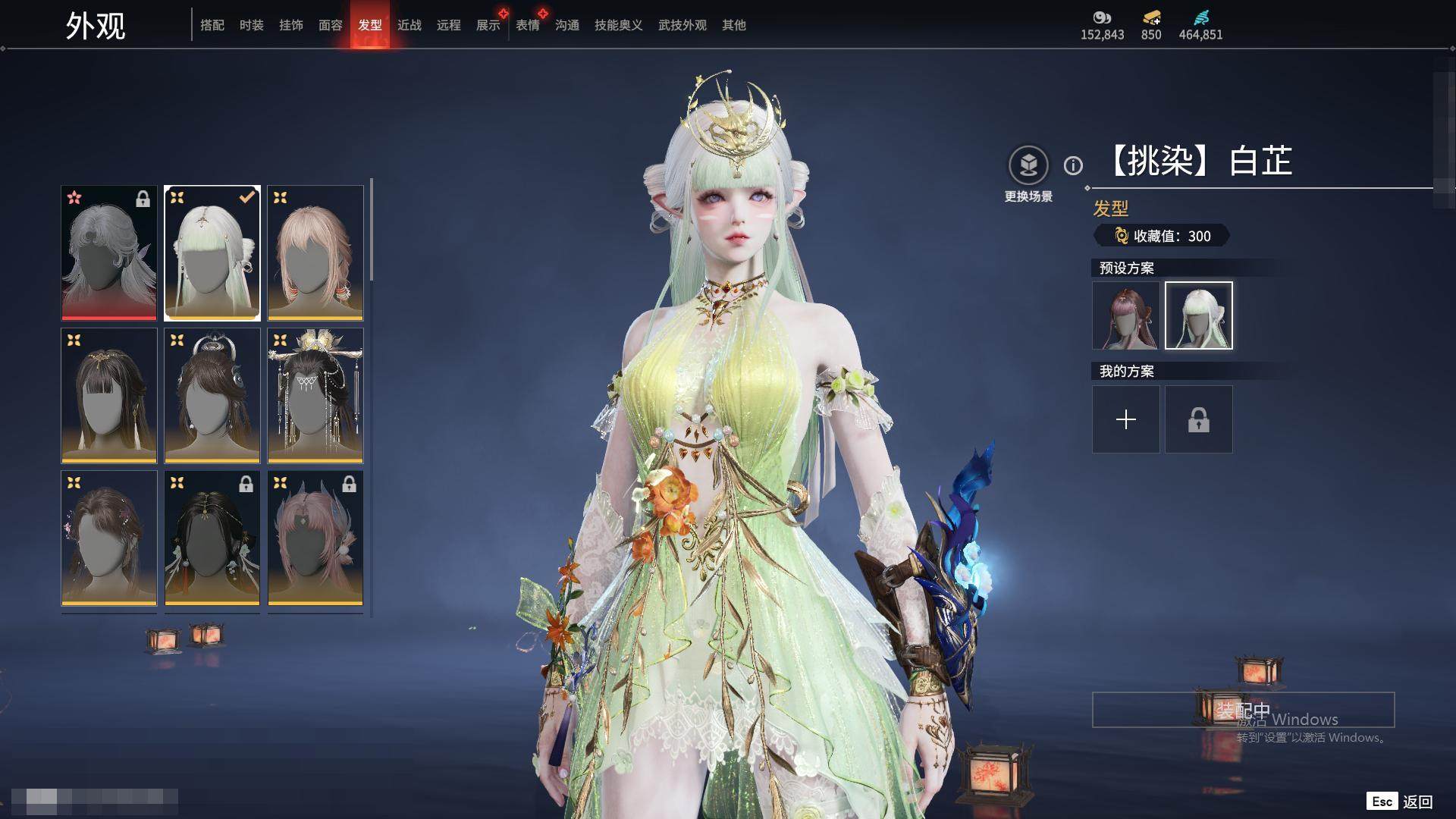This screenshot has width=1456, height=819.
Task: Open the 其他 tab
Action: click(734, 25)
